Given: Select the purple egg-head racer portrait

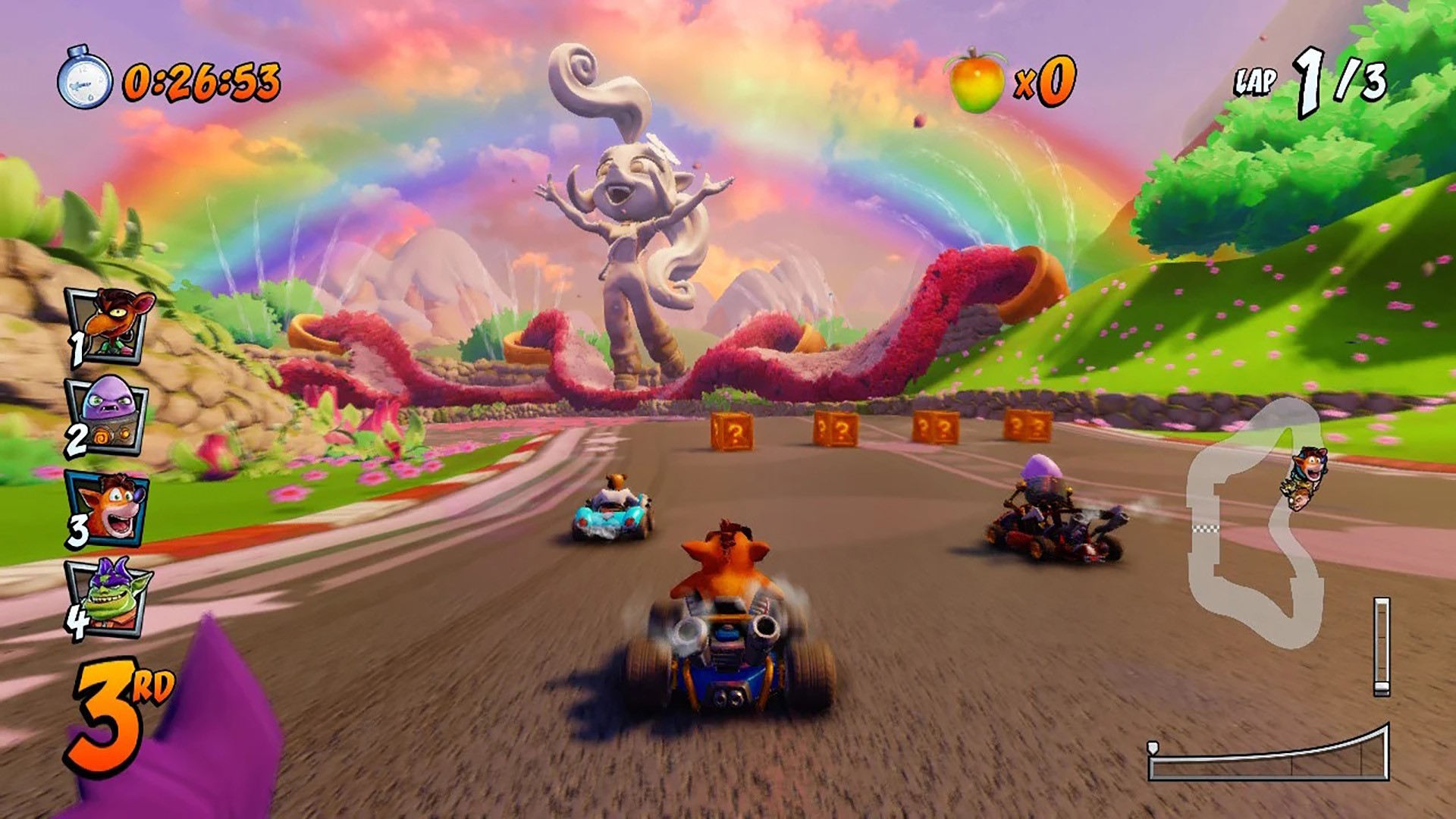Looking at the screenshot, I should (x=107, y=415).
